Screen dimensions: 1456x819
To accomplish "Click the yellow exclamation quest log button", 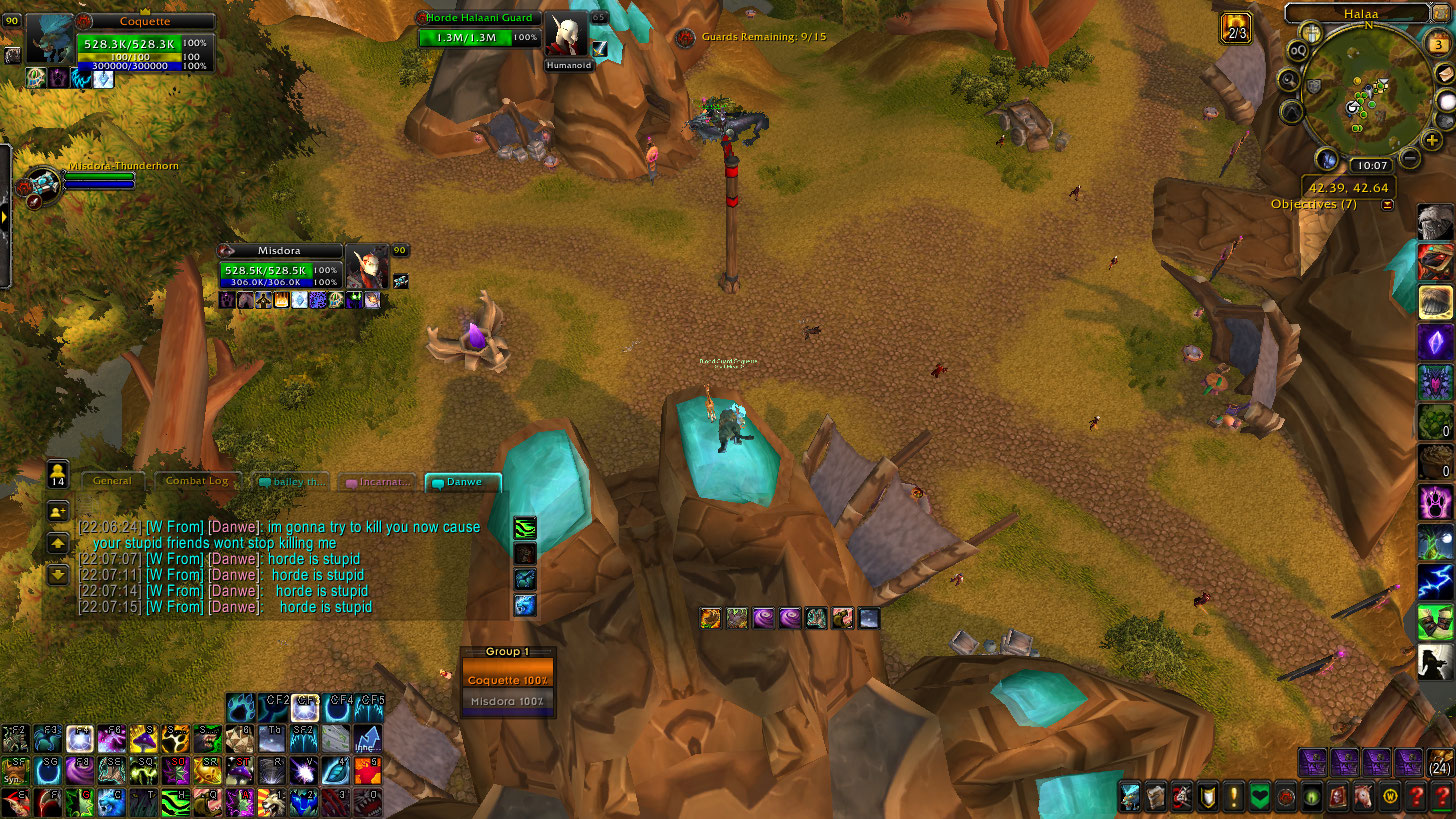I will click(1234, 797).
